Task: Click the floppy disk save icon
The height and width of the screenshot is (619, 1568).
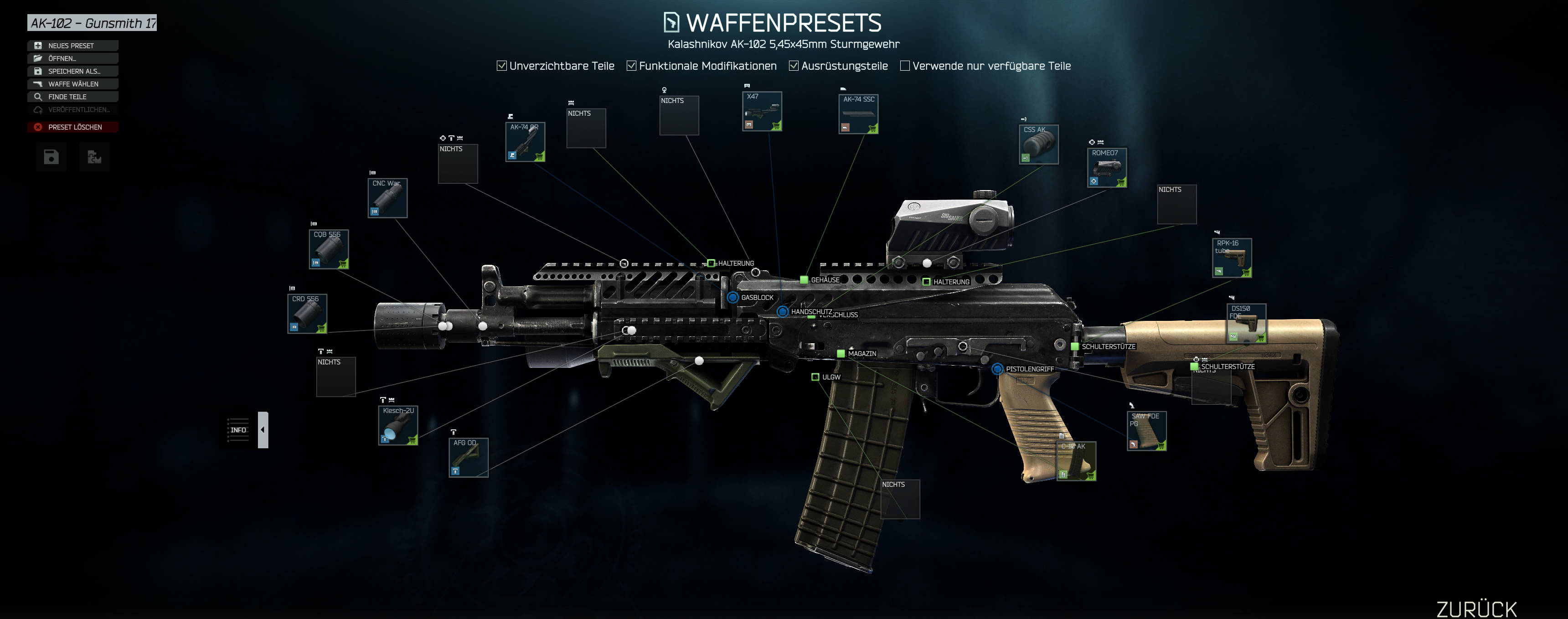Action: pyautogui.click(x=51, y=157)
